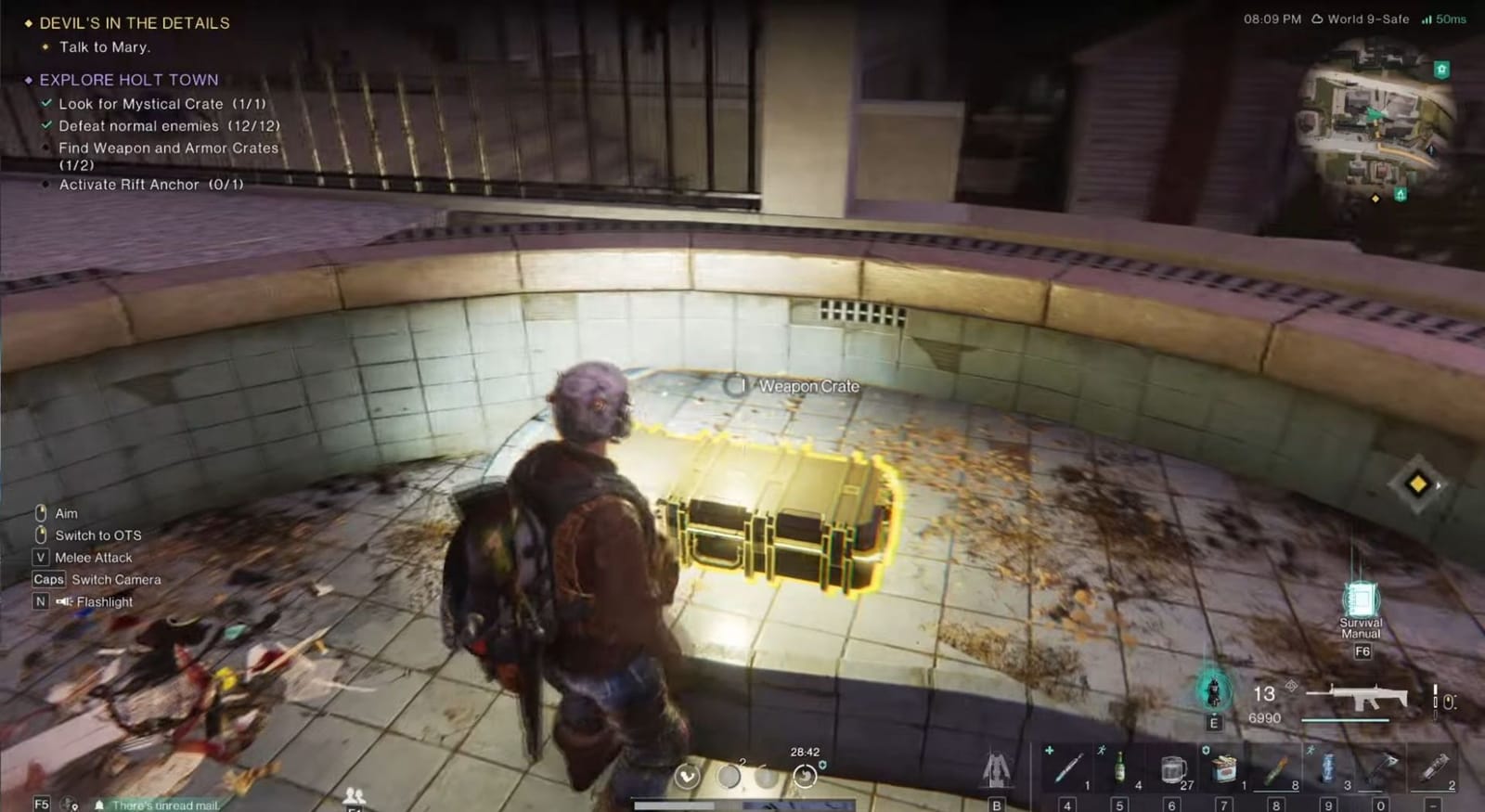Click the There's unread mail notification
The image size is (1485, 812).
pyautogui.click(x=167, y=805)
